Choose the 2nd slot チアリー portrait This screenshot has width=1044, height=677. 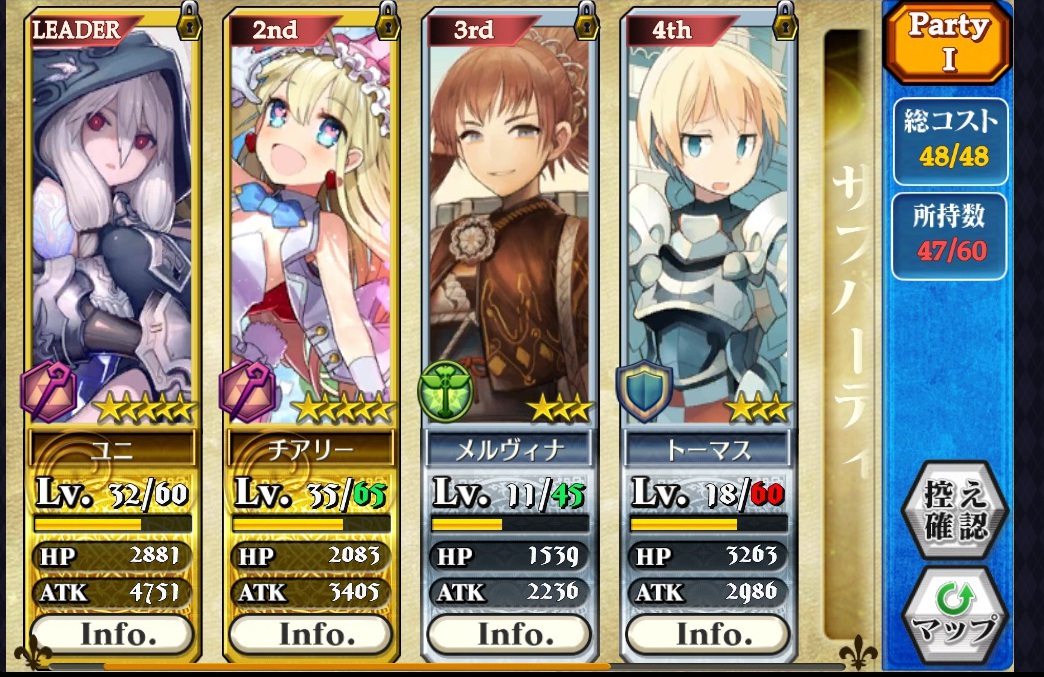(x=310, y=220)
